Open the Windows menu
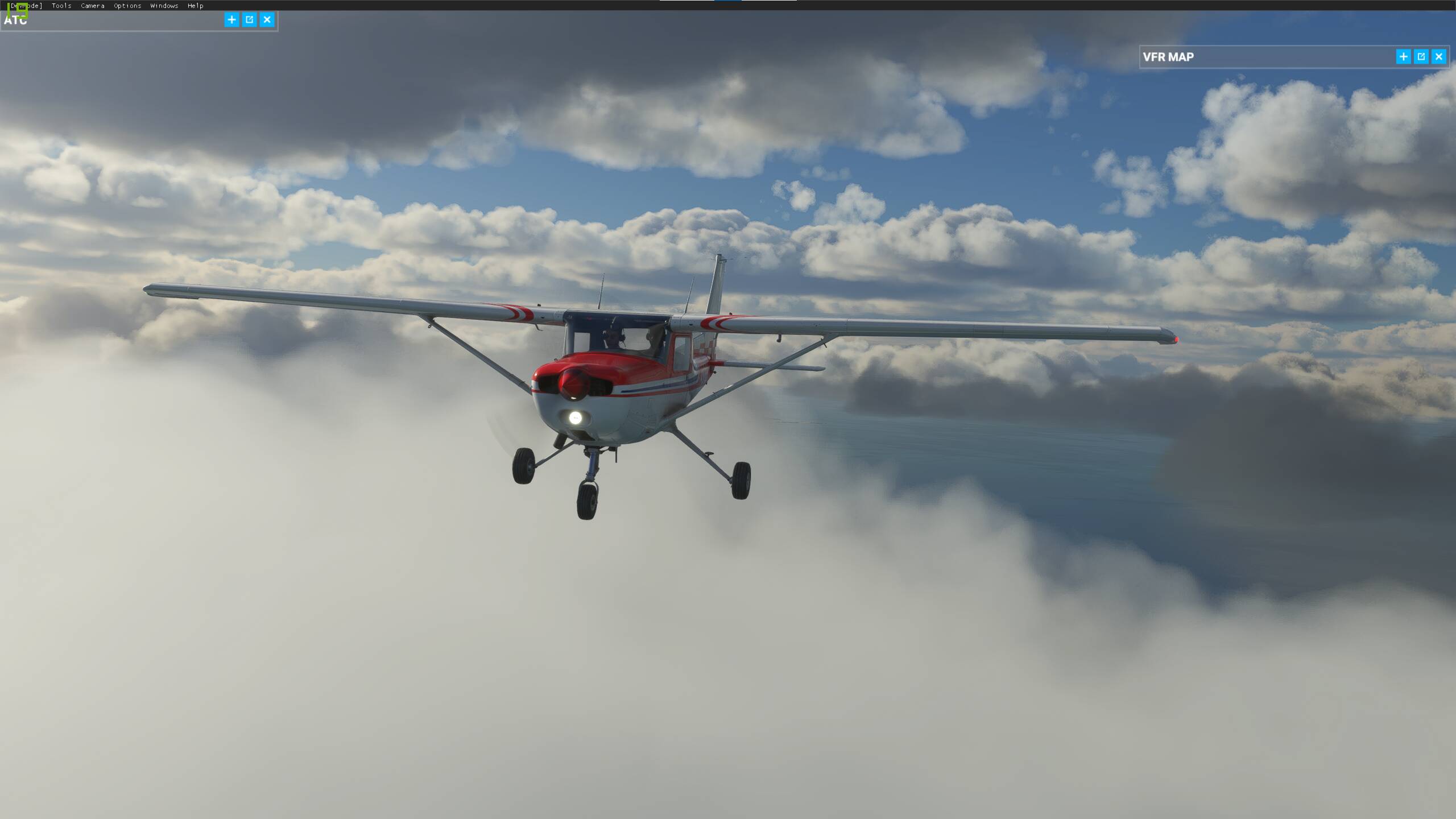Image resolution: width=1456 pixels, height=819 pixels. pos(163,6)
